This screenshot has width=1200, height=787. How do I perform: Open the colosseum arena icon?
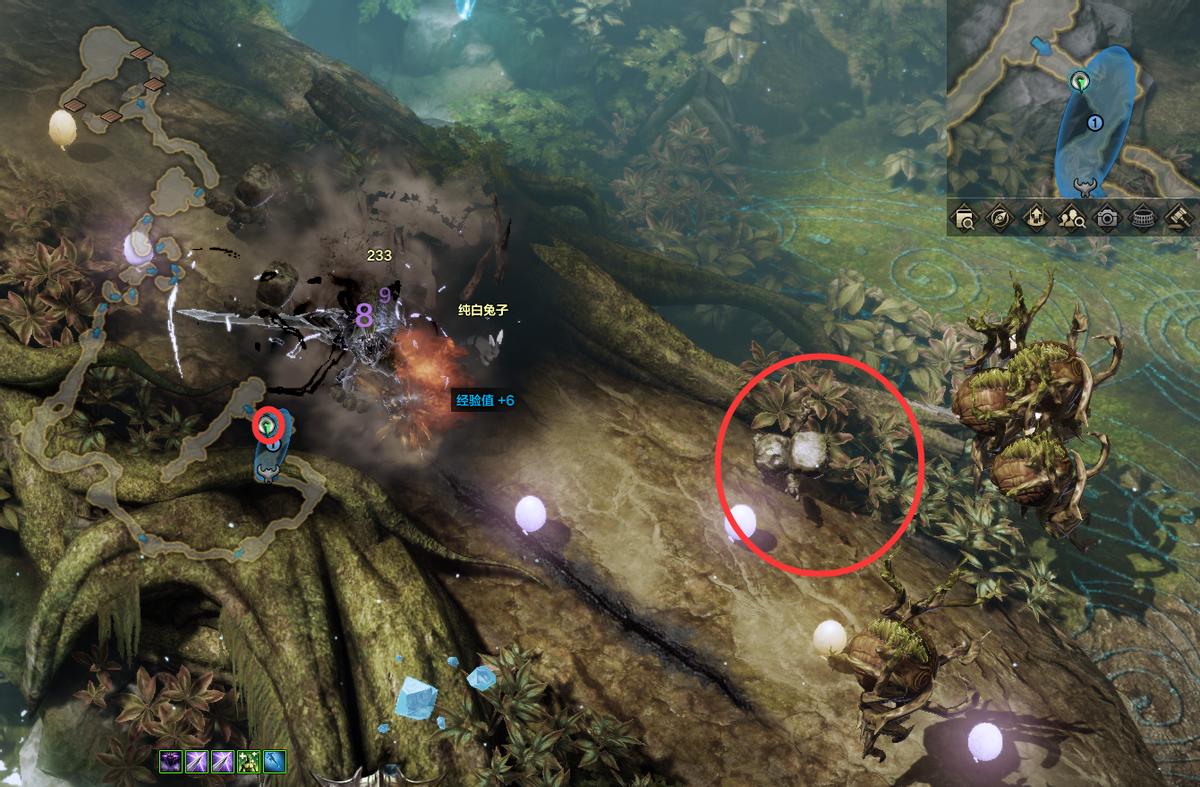(1142, 217)
